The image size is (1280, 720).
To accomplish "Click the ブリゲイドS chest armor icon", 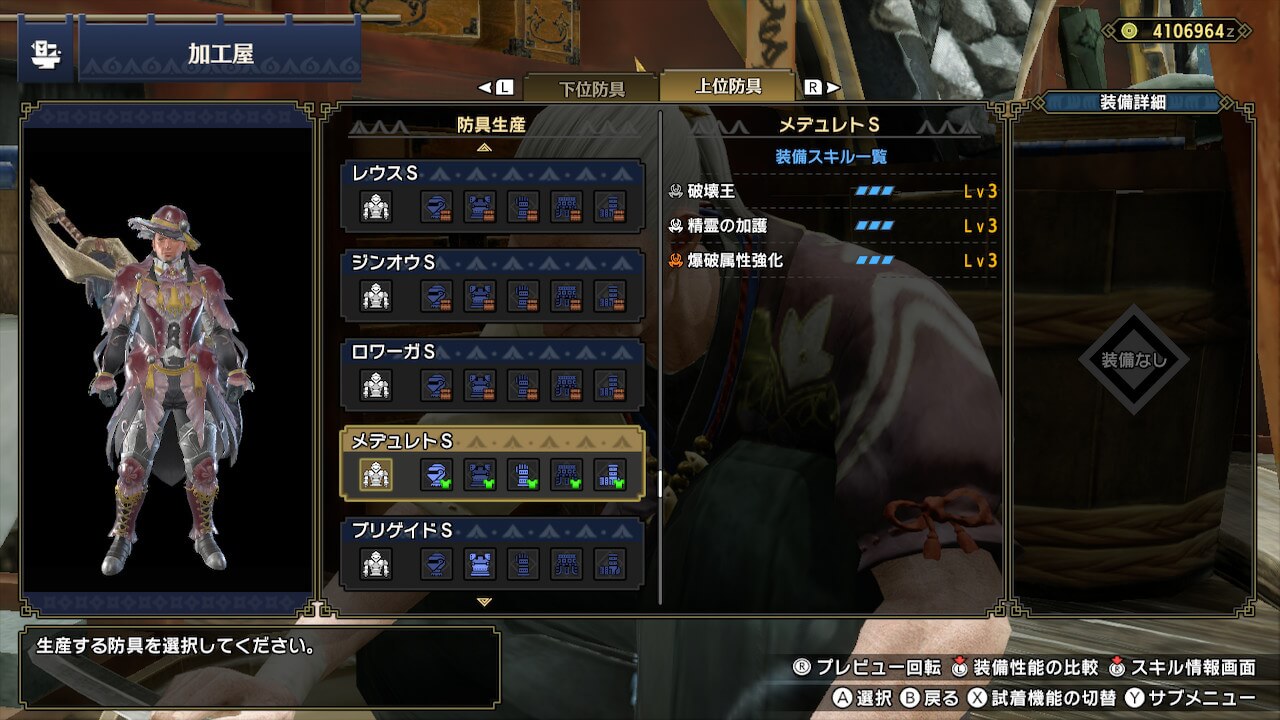I will (479, 564).
